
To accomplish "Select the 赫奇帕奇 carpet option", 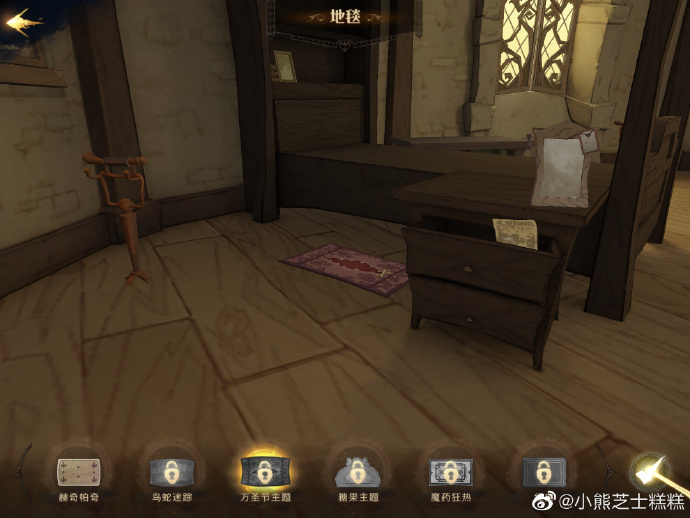I will coord(78,470).
